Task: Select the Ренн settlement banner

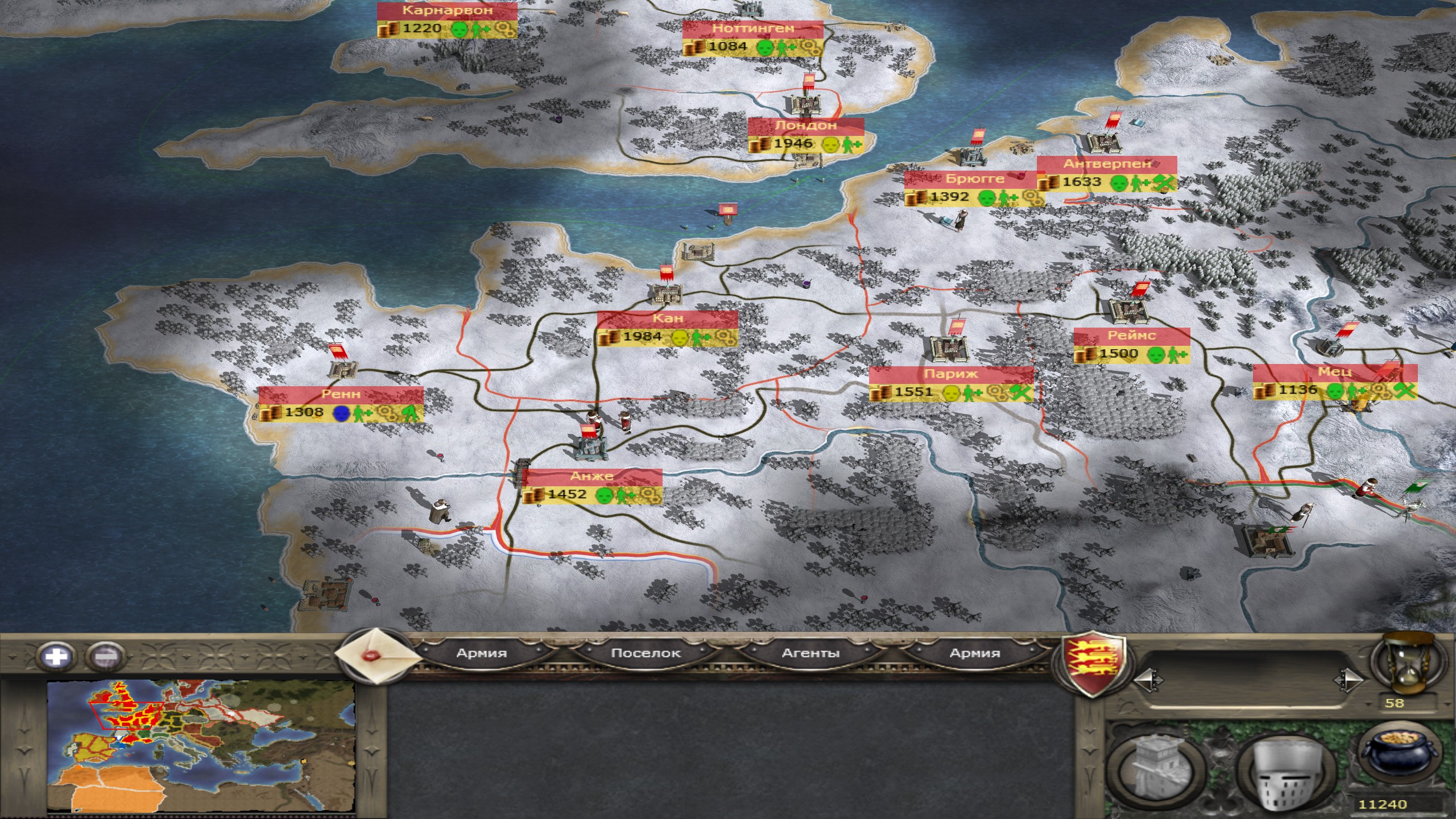Action: pyautogui.click(x=341, y=394)
